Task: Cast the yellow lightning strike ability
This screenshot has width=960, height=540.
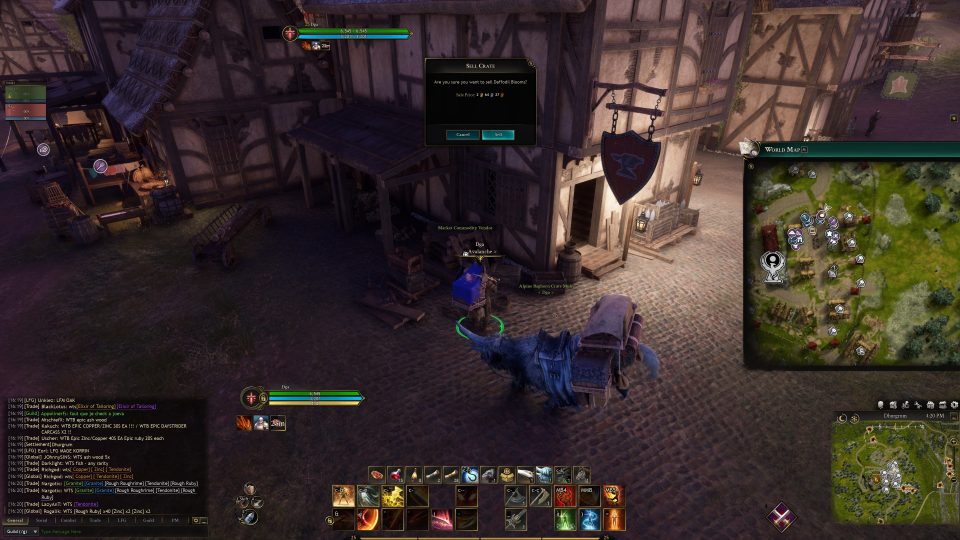Action: 393,496
